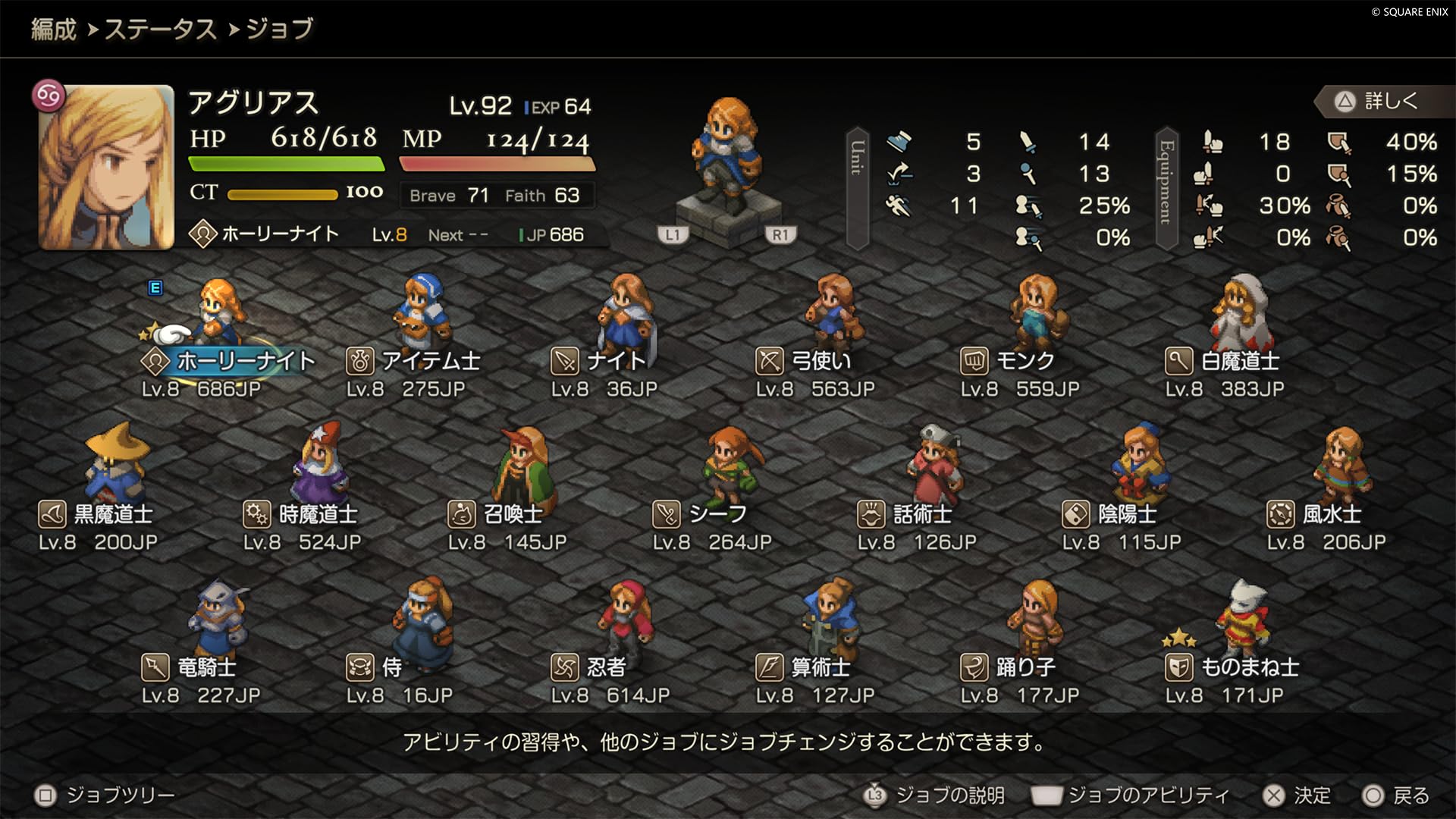Screen dimensions: 1456x819
Task: Select the ナイト (Knight) job icon
Action: click(563, 362)
